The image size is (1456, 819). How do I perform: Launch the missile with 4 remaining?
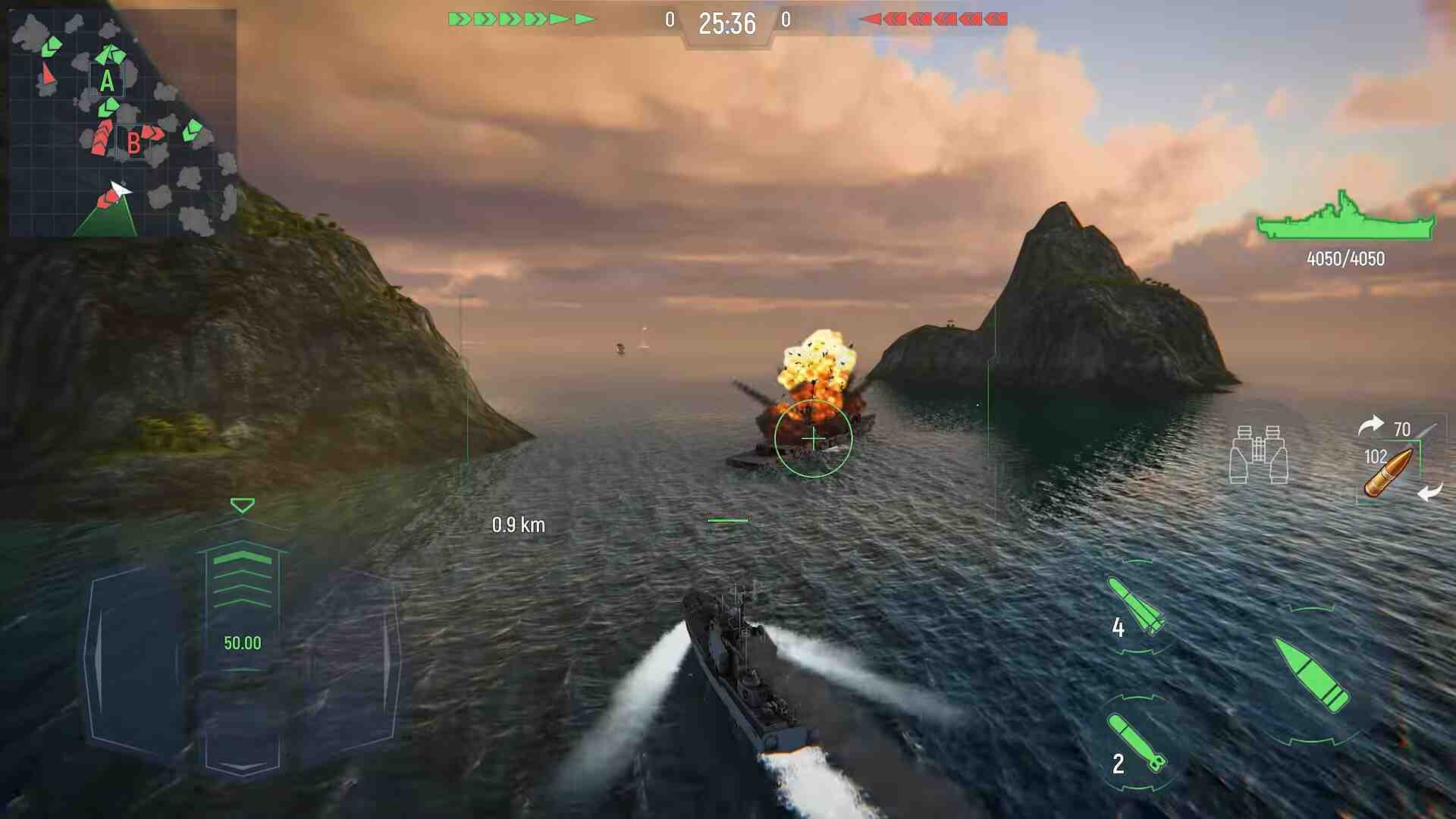1135,605
